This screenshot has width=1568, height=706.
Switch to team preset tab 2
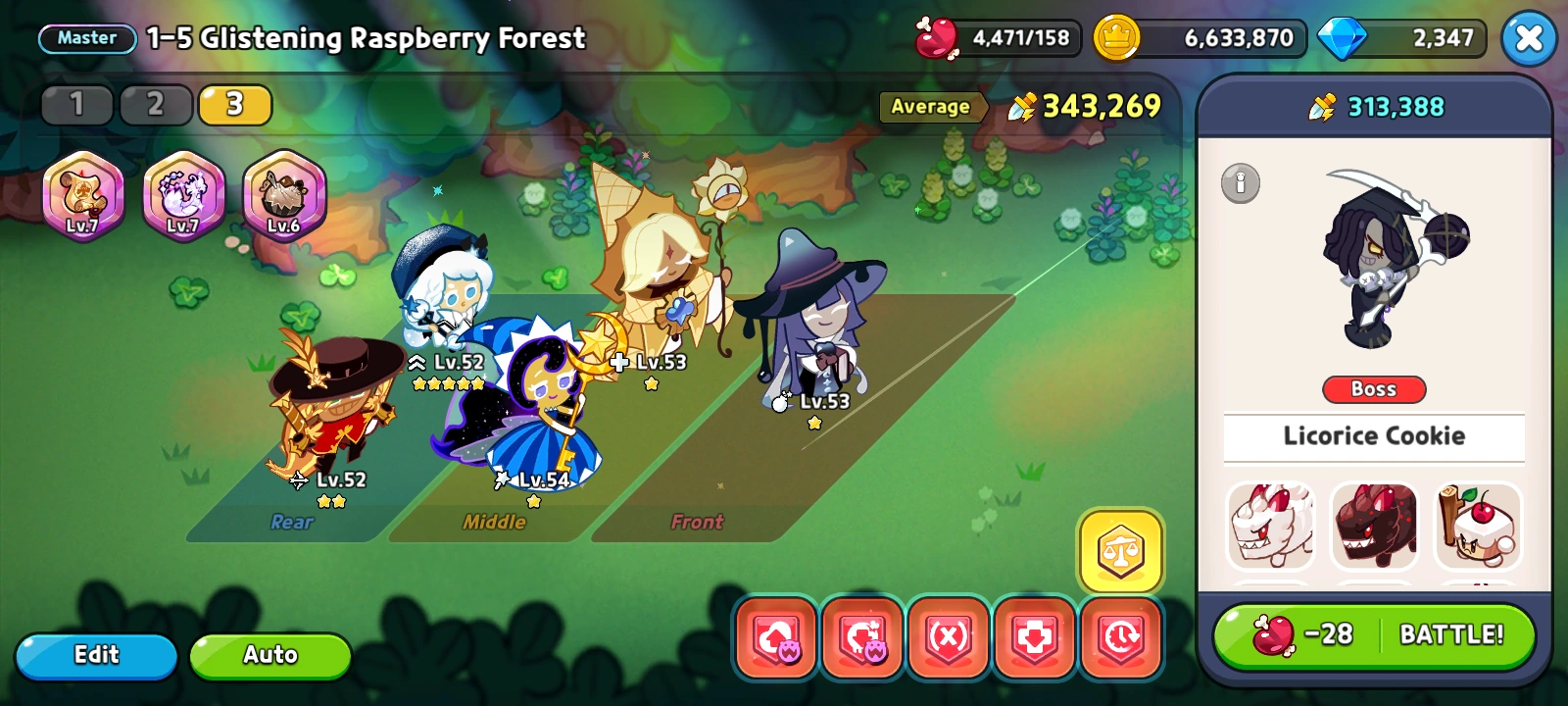coord(155,104)
